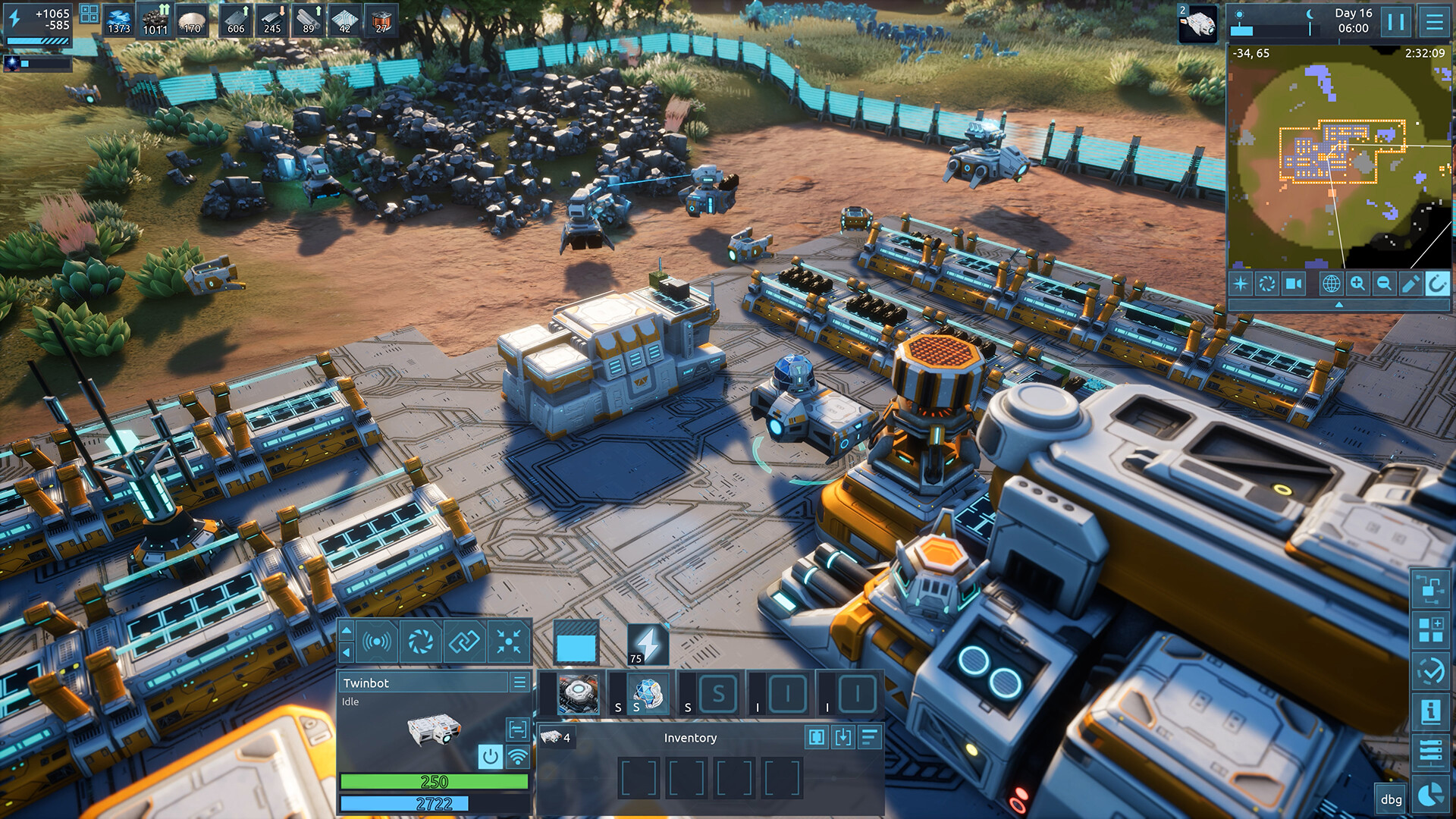Activate the broadcast signal command
The image size is (1456, 819).
click(x=378, y=642)
